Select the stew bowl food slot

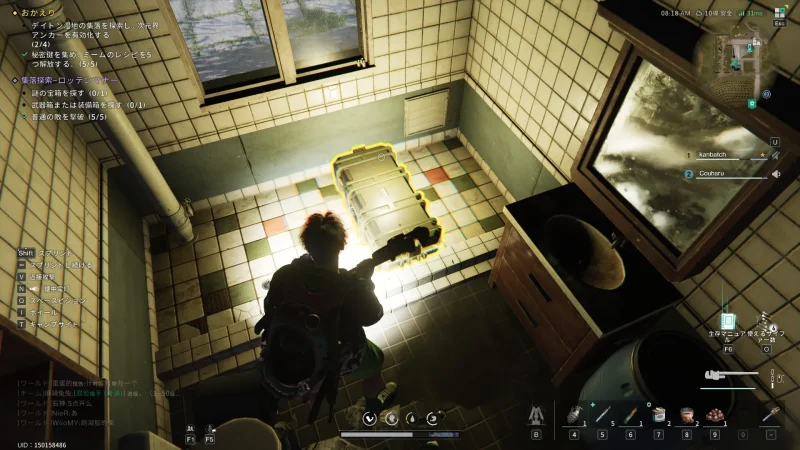click(687, 414)
